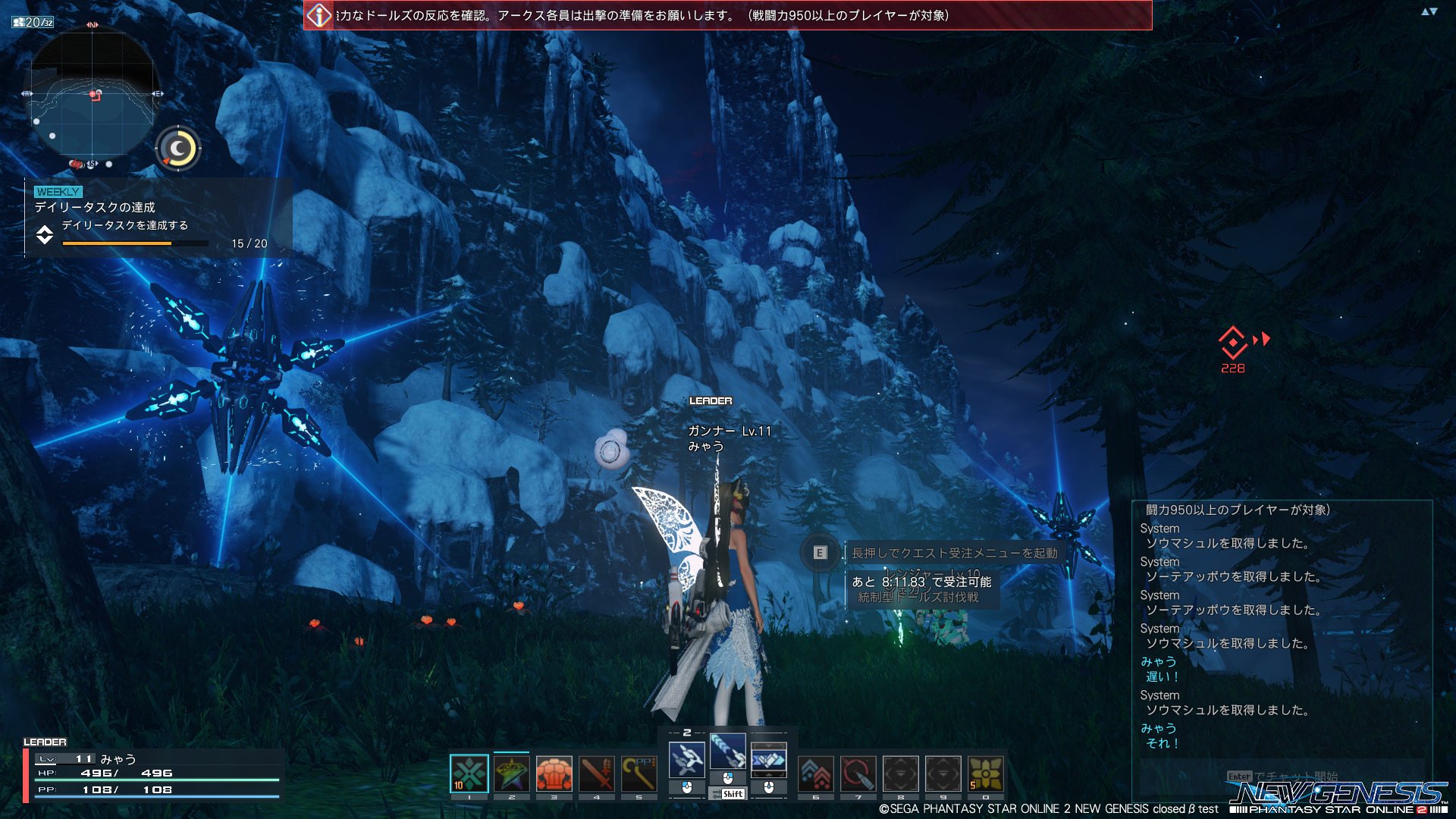
Task: Select the right weapon palette action slot
Action: [x=768, y=760]
